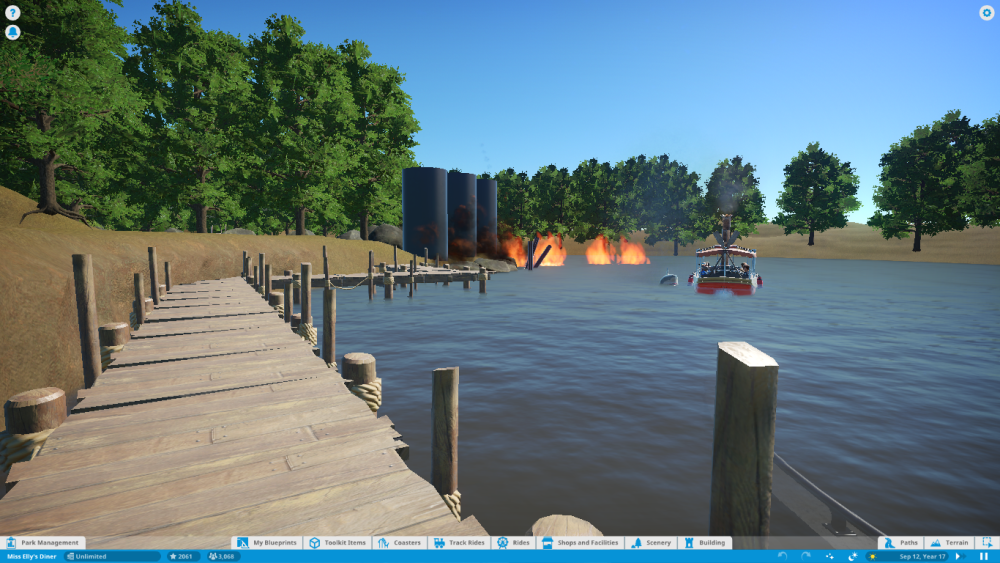Open My Blueprints tab
Viewport: 1000px width, 563px height.
(268, 543)
